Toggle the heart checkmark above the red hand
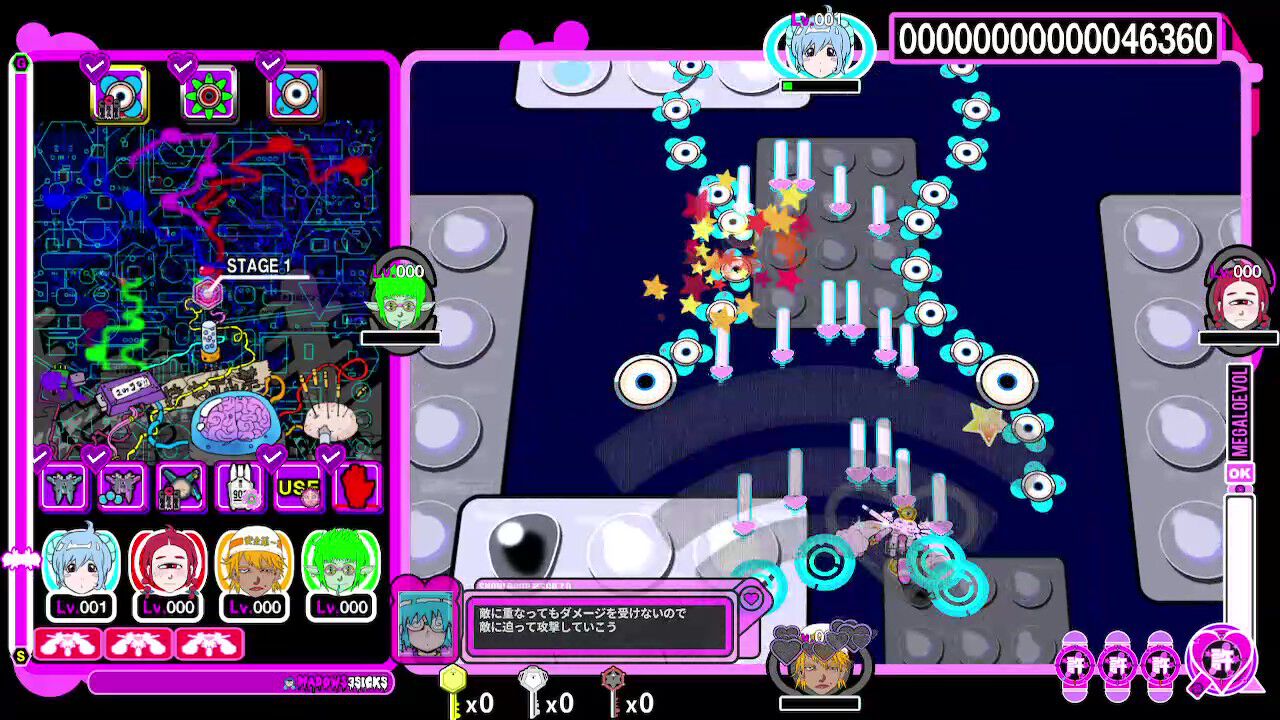Screen dimensions: 1280x720 330,455
